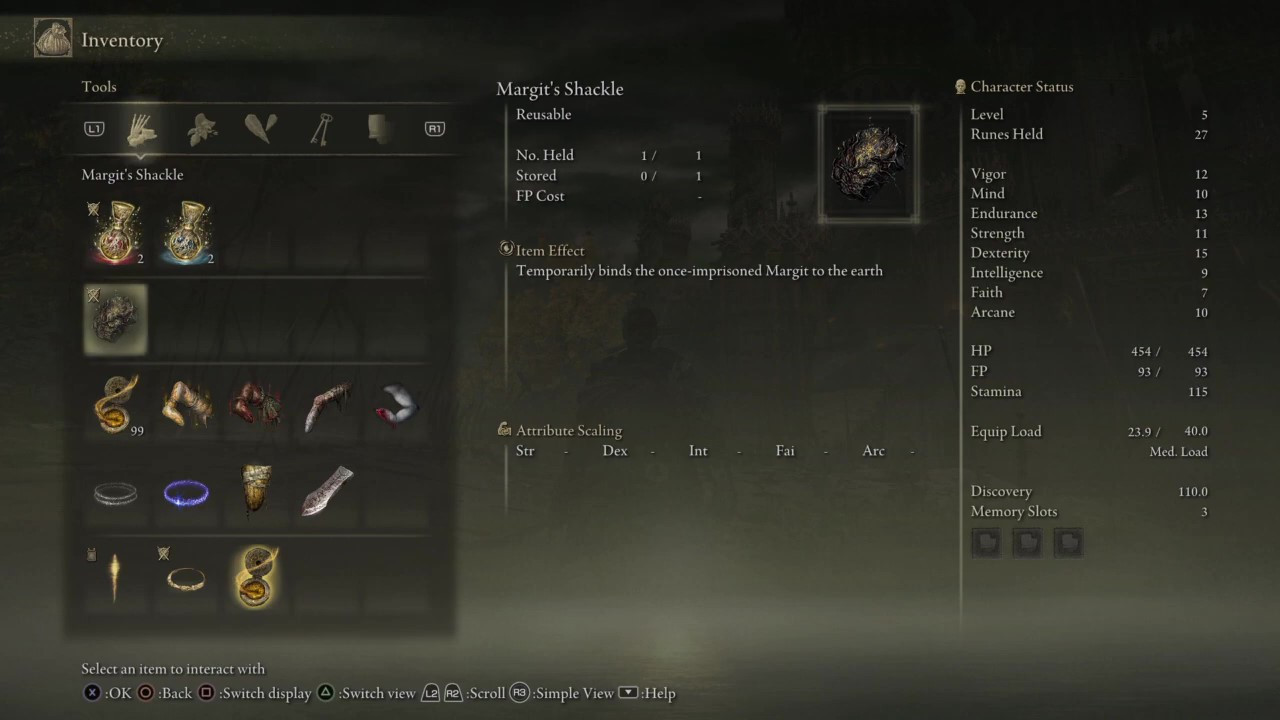Switch to the flower crafting materials tab
Image resolution: width=1280 pixels, height=720 pixels.
point(202,129)
